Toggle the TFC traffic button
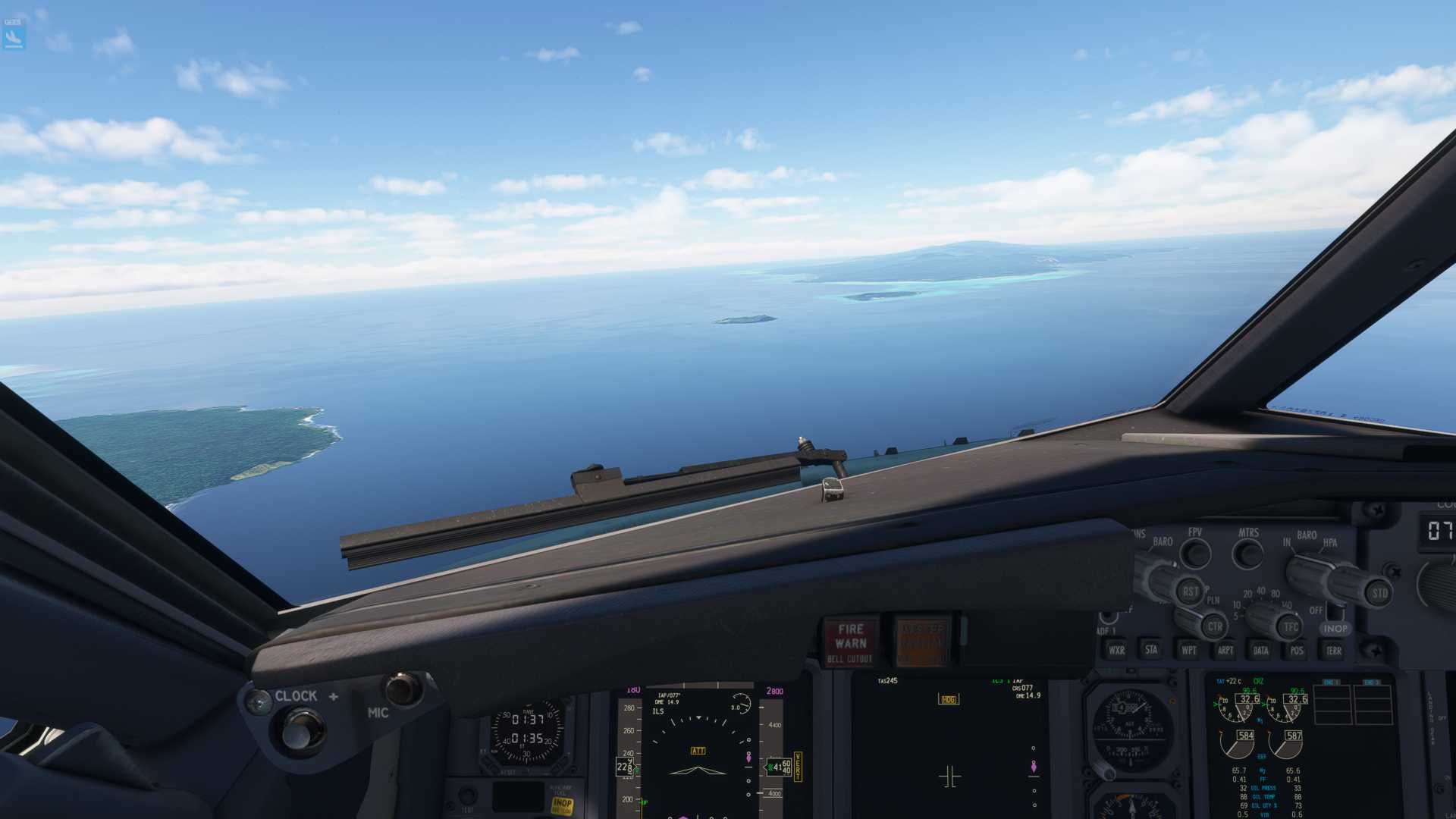Viewport: 1456px width, 819px height. (1290, 626)
